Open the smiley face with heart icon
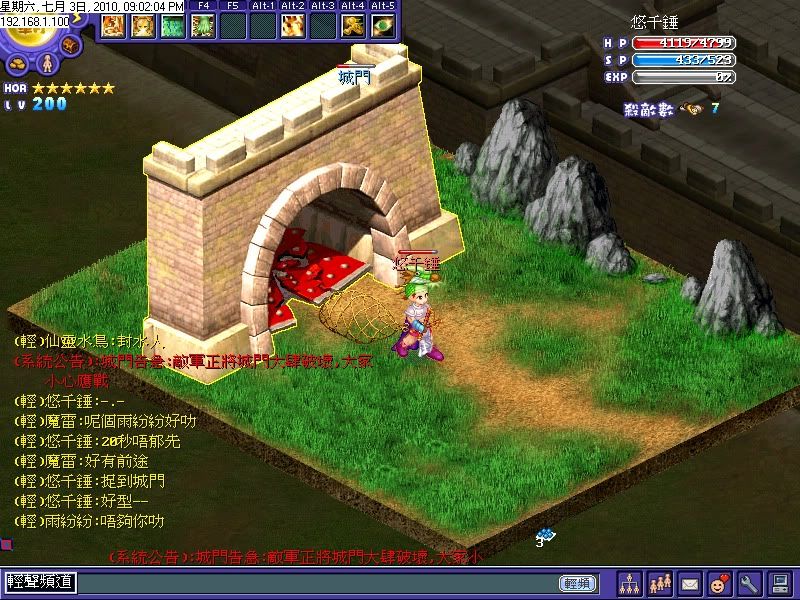 [x=718, y=582]
